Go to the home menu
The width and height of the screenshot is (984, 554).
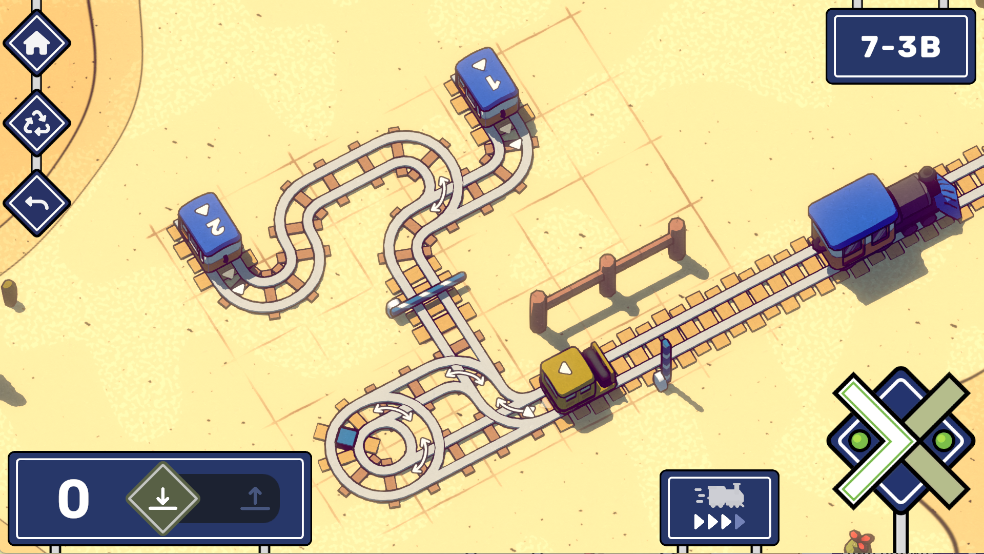pyautogui.click(x=37, y=42)
